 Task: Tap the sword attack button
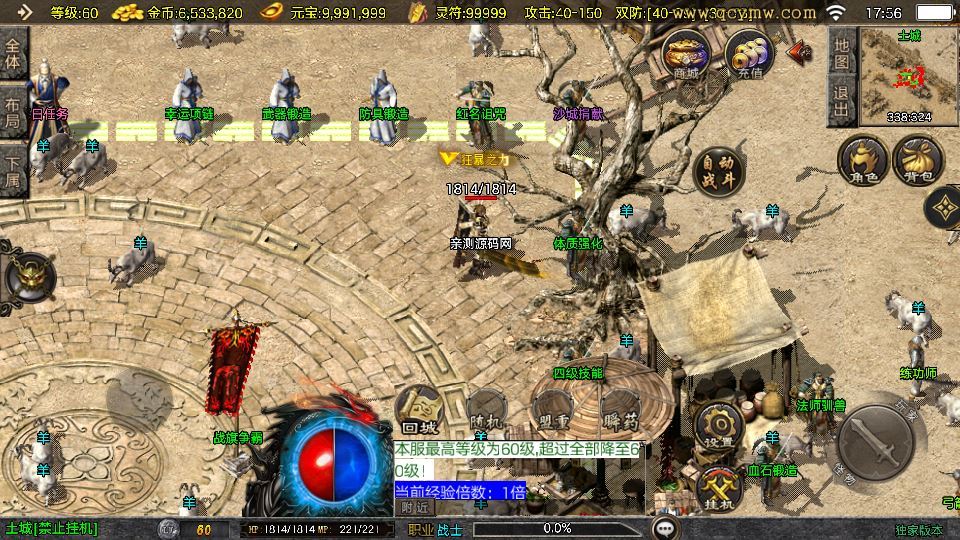pos(876,438)
